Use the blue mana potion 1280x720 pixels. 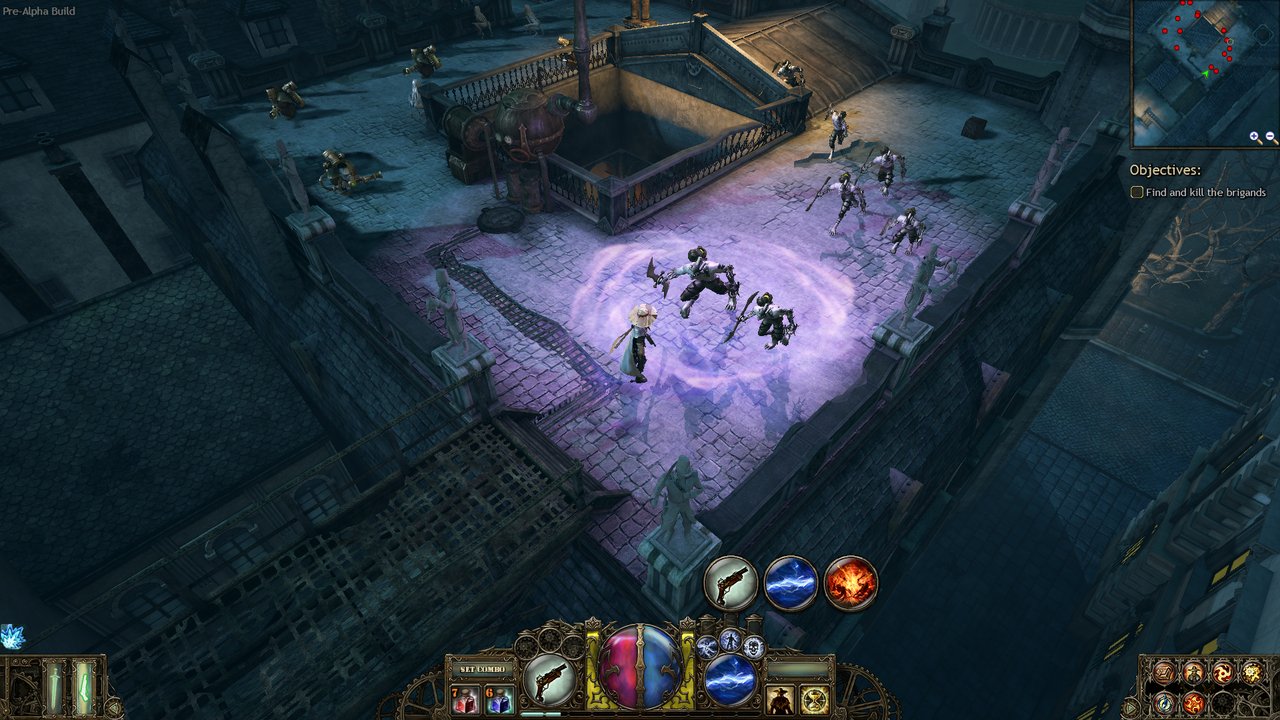pos(498,699)
